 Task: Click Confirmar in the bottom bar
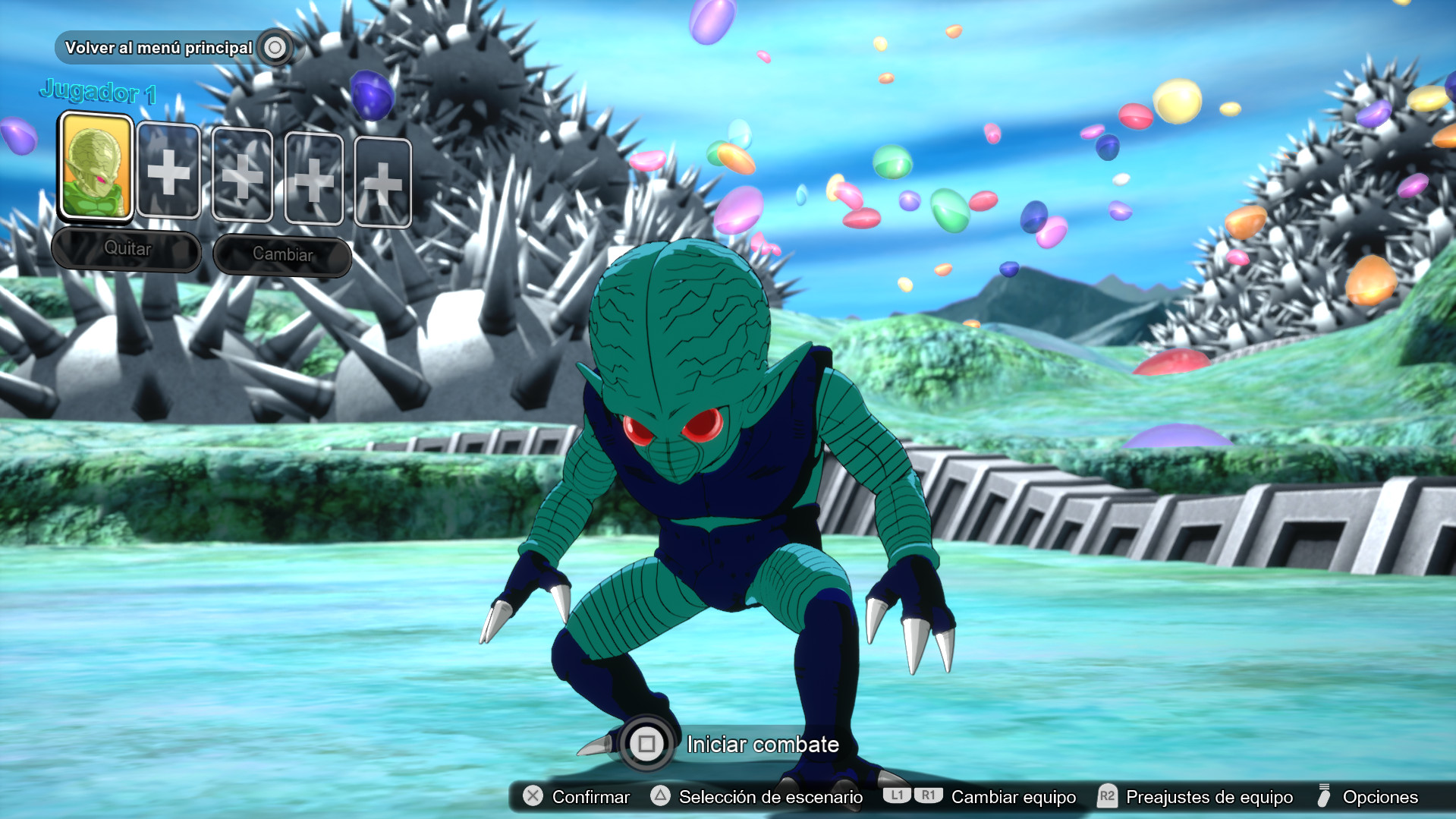point(592,797)
